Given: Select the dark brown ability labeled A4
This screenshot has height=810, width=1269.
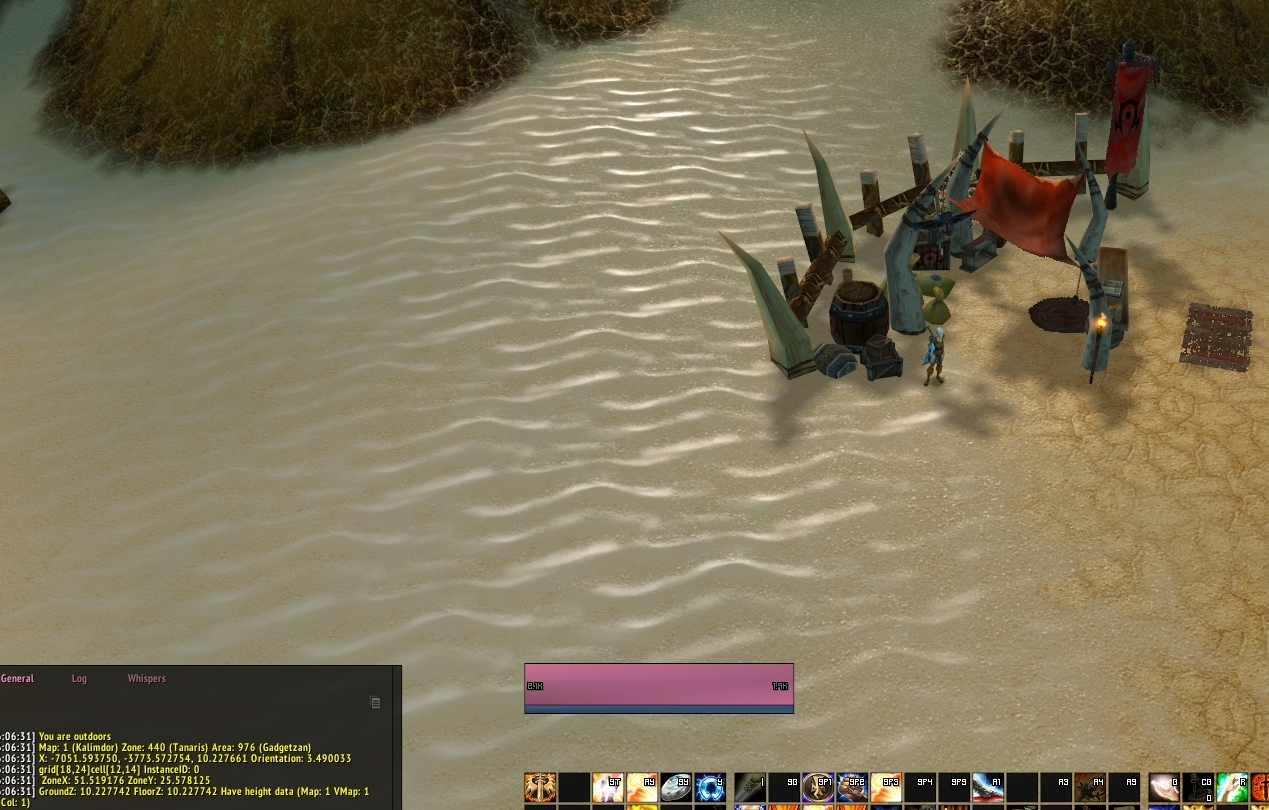Looking at the screenshot, I should [1090, 787].
